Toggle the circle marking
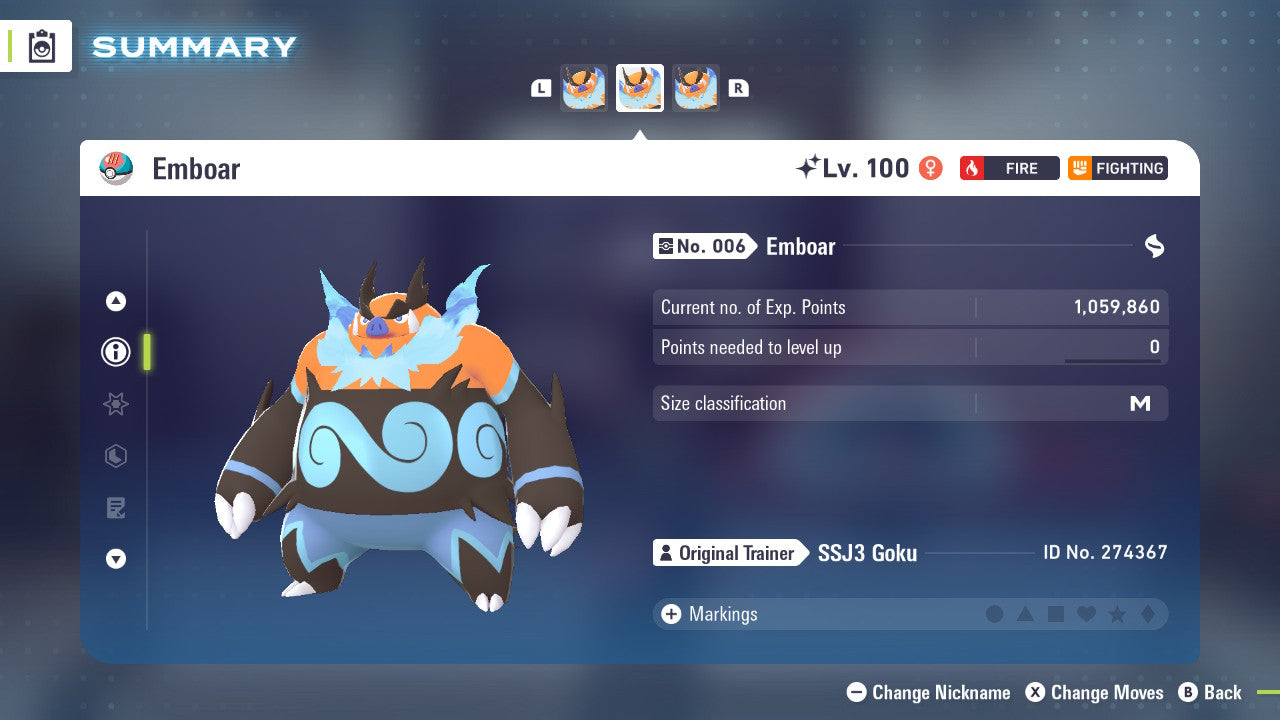1280x720 pixels. coord(994,614)
